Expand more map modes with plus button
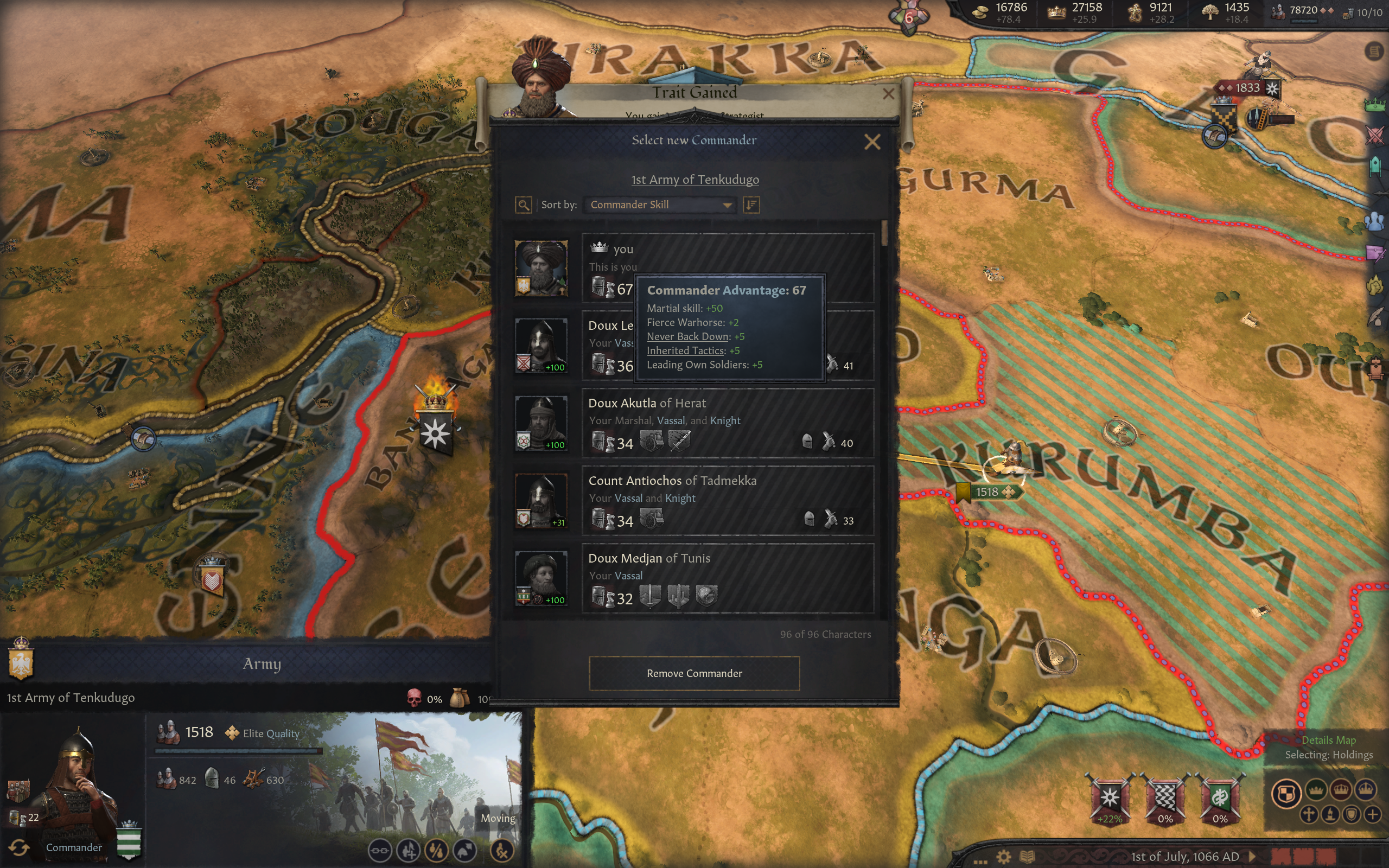 [1372, 815]
